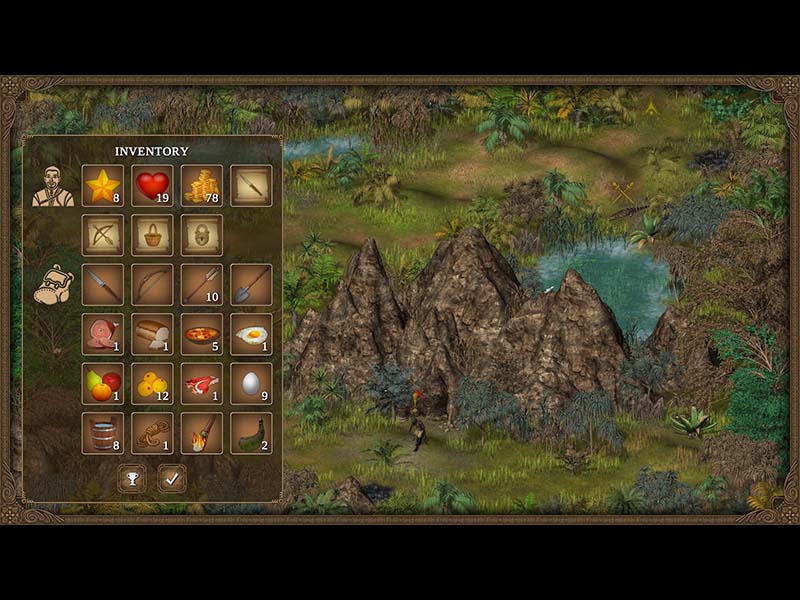Pick the fried egg item

[251, 334]
